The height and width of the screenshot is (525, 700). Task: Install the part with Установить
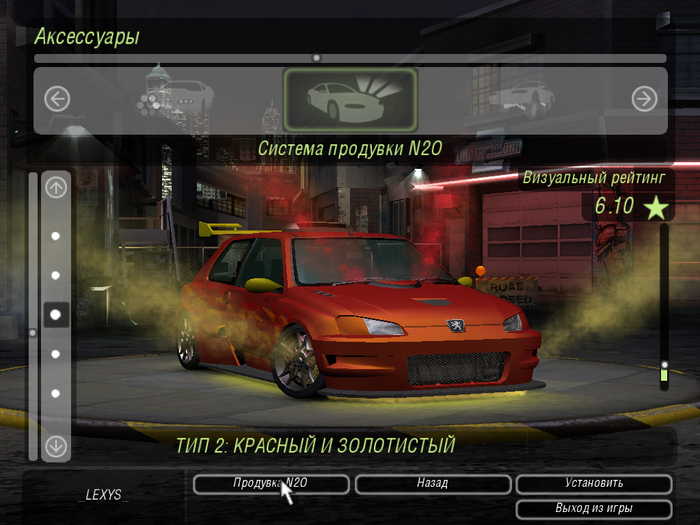pyautogui.click(x=593, y=484)
